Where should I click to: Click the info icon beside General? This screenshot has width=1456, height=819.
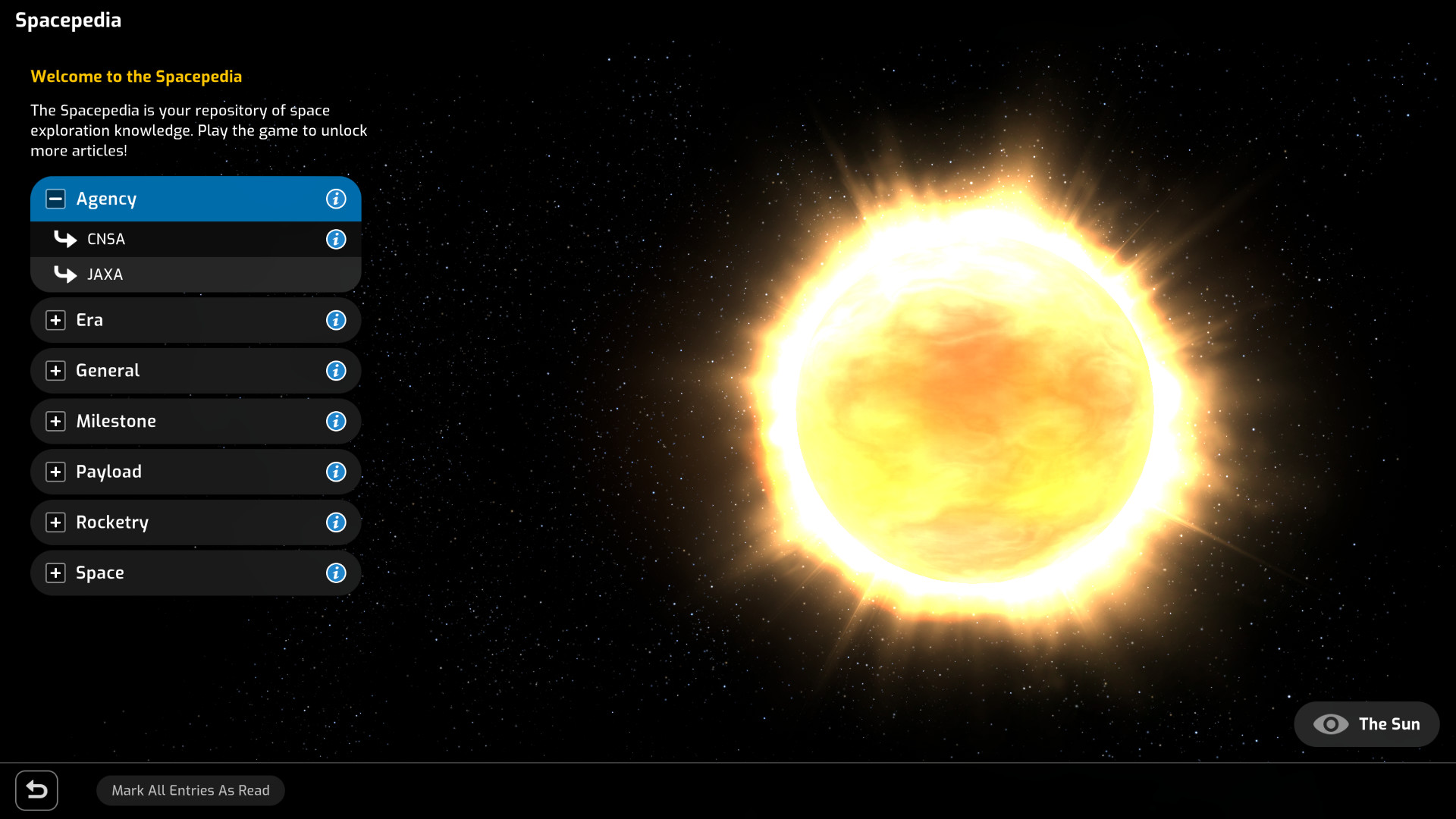[336, 371]
